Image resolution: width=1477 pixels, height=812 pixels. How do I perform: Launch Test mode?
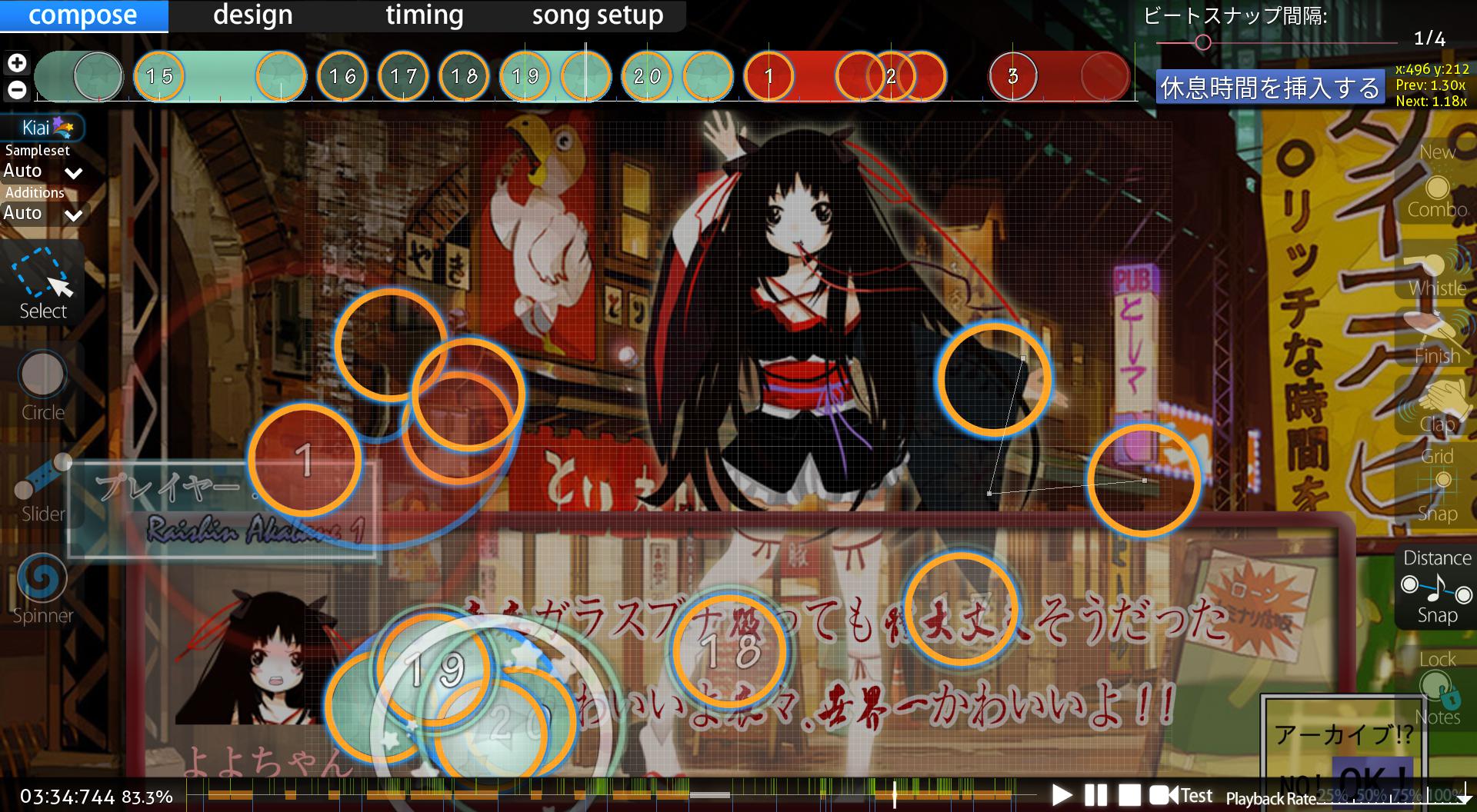(1182, 795)
